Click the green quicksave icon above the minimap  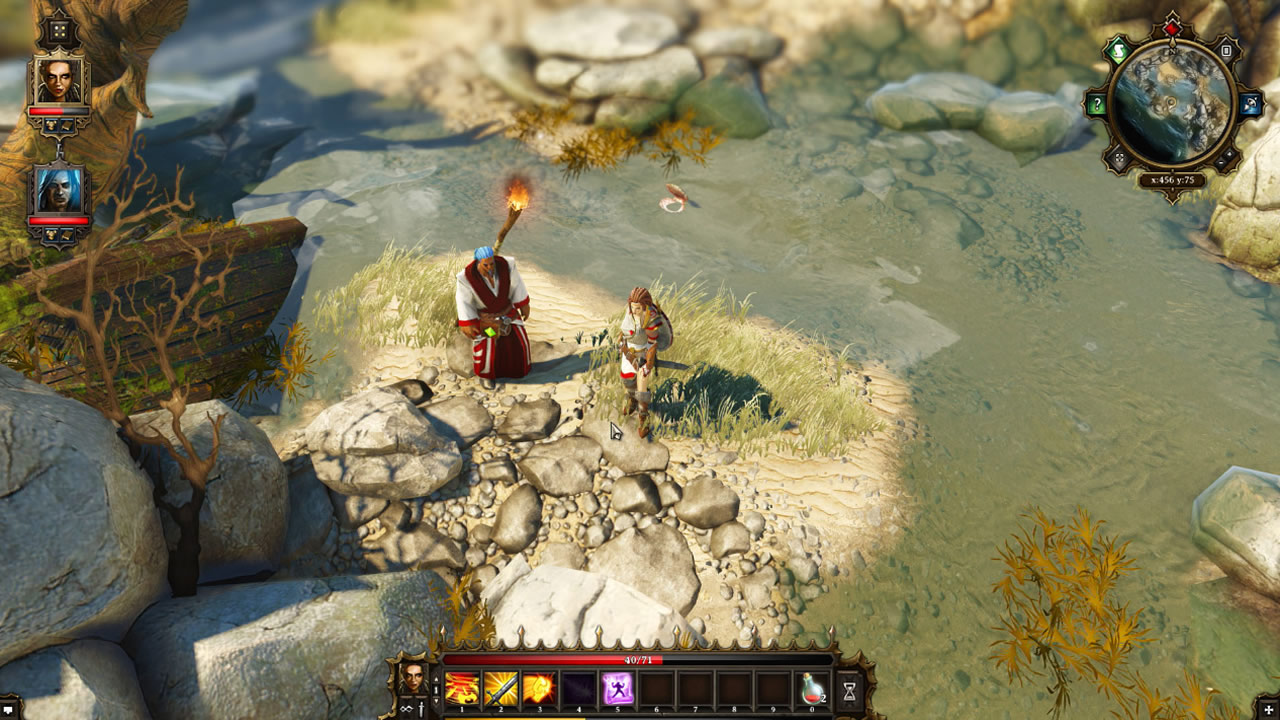[1117, 50]
